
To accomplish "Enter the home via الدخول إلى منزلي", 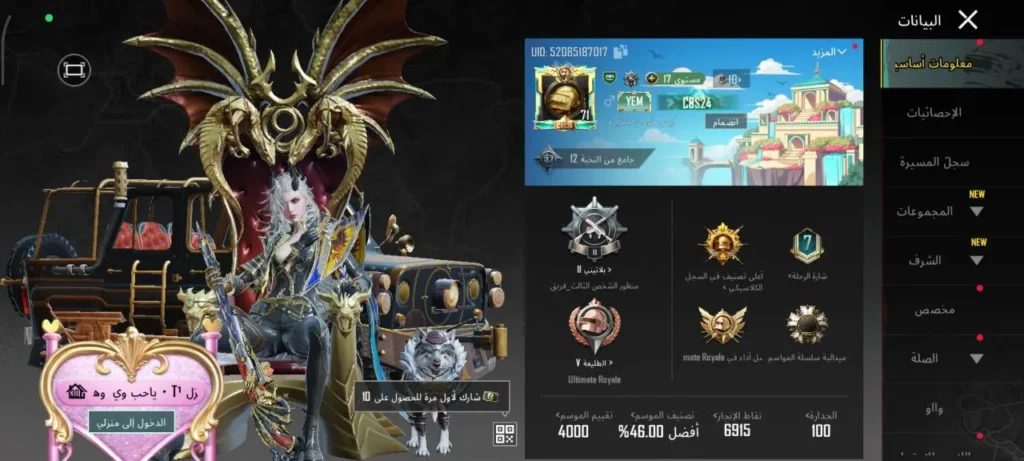I will pos(116,422).
